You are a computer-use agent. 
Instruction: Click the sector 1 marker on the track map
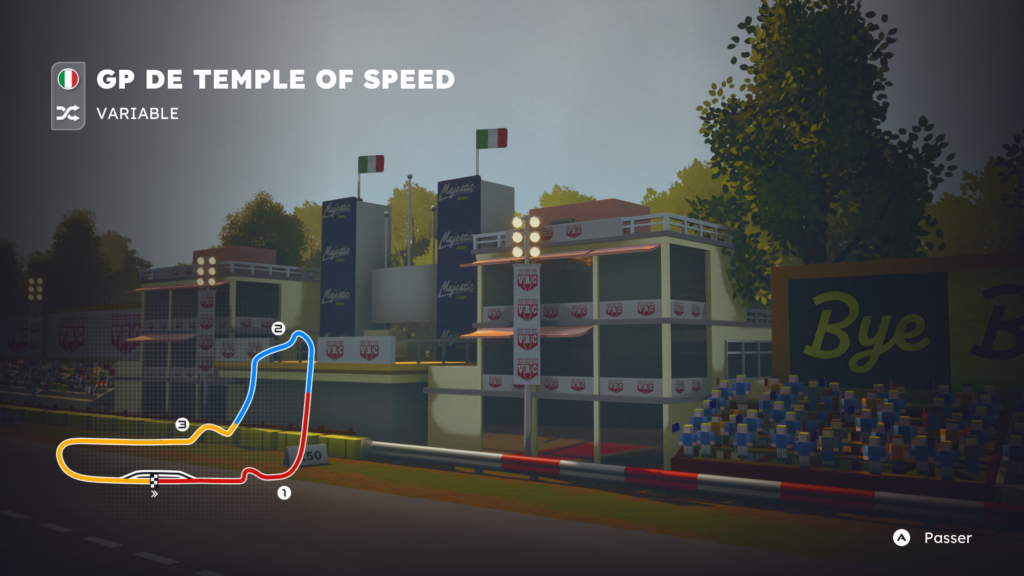tap(283, 492)
